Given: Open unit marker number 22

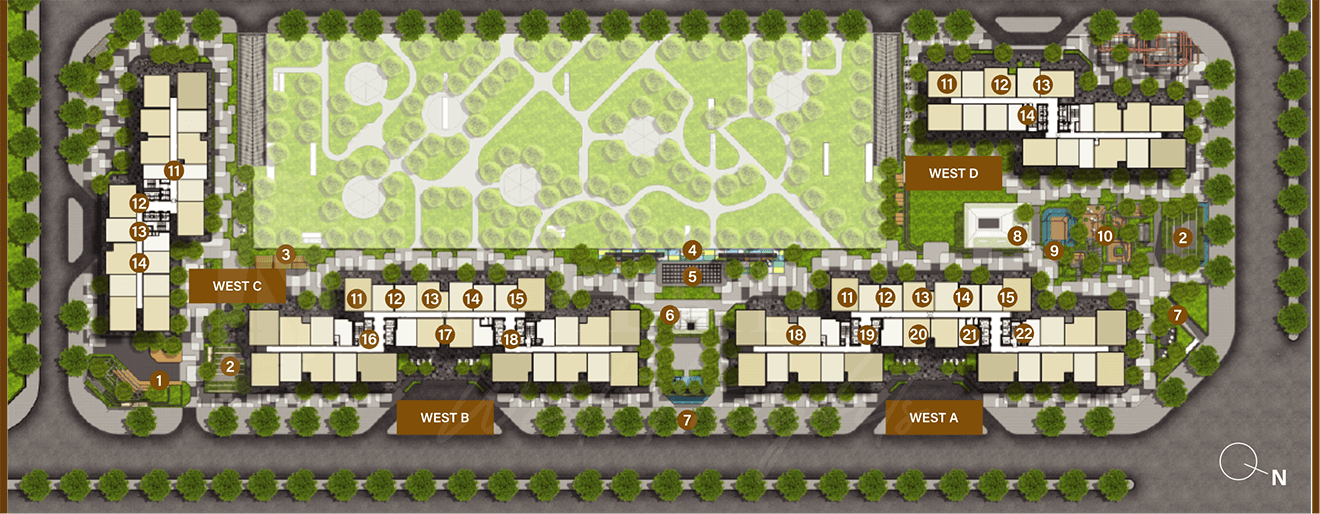Looking at the screenshot, I should [1024, 333].
